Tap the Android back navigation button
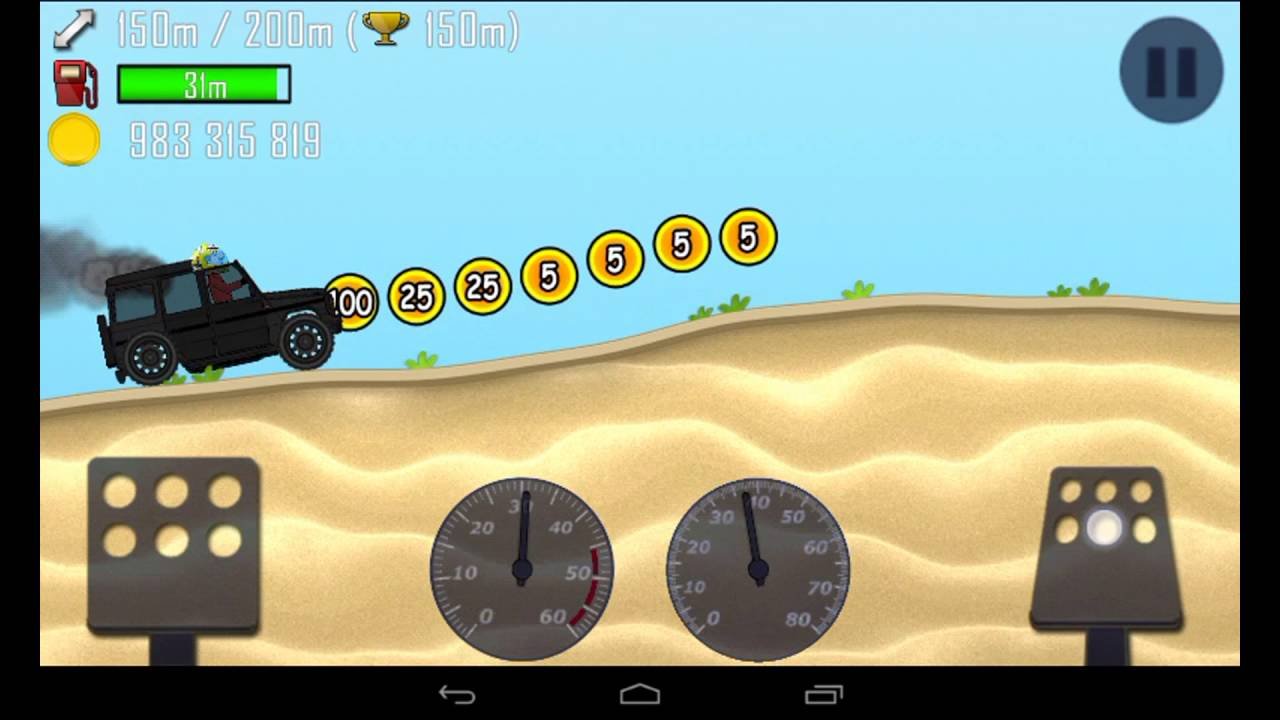The height and width of the screenshot is (720, 1280). pyautogui.click(x=457, y=694)
